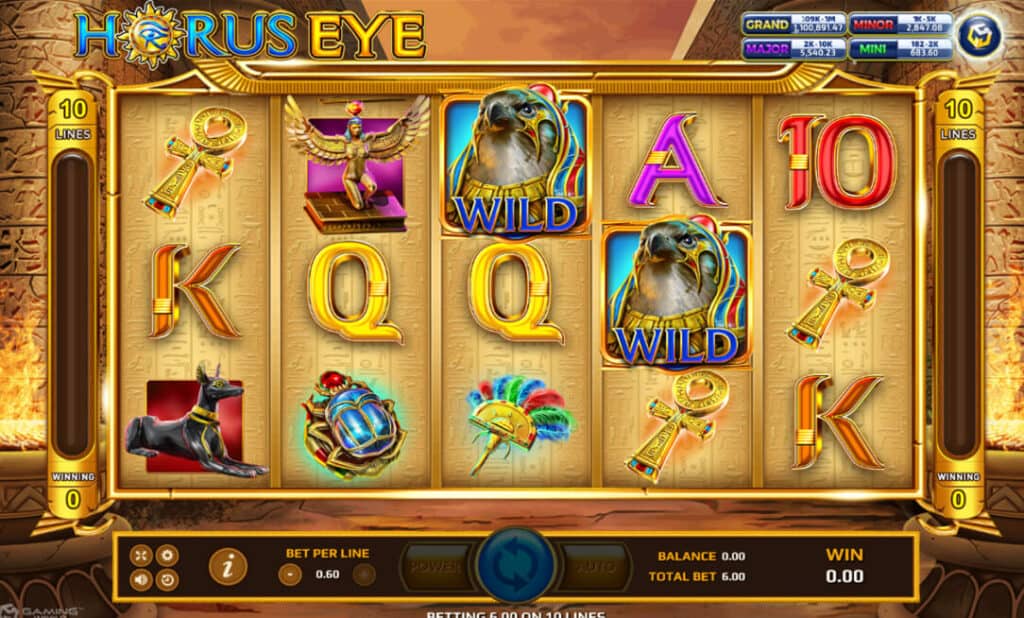Viewport: 1024px width, 618px height.
Task: Click the gold cube logo button
Action: click(979, 35)
